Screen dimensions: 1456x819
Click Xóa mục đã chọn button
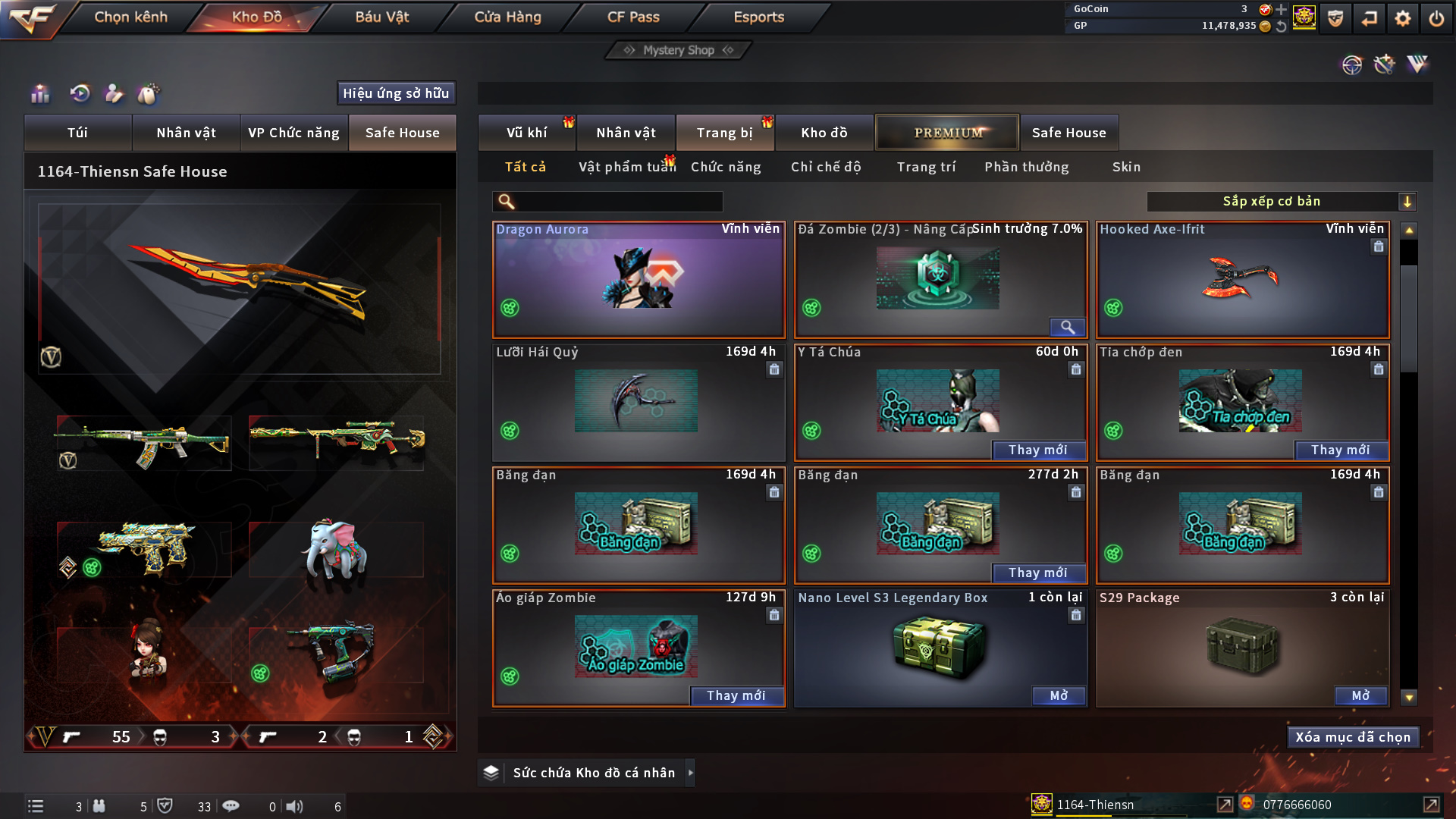(x=1353, y=737)
